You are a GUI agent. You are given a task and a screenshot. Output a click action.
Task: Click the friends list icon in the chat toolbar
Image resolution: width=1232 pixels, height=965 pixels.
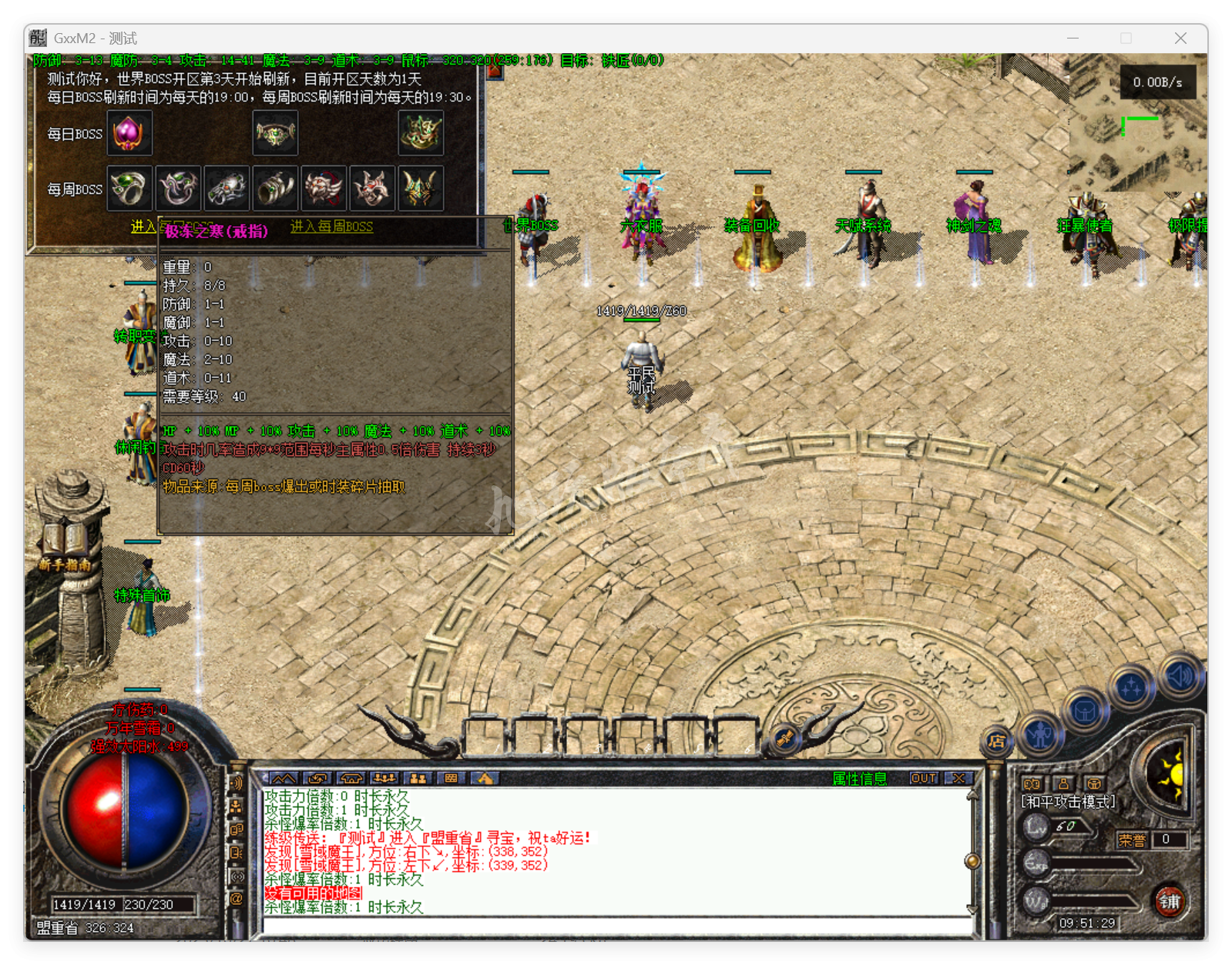[x=420, y=779]
